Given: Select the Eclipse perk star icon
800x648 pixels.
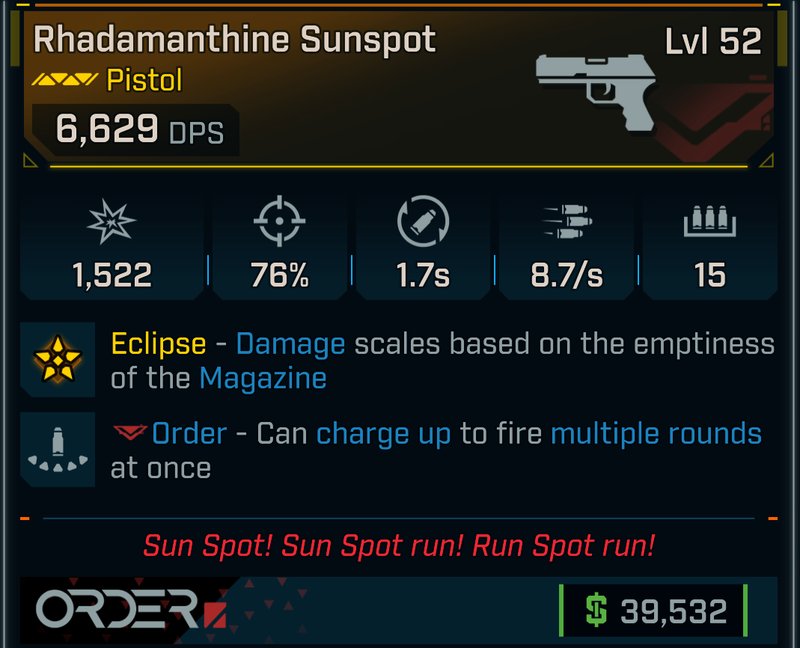Looking at the screenshot, I should coord(58,360).
